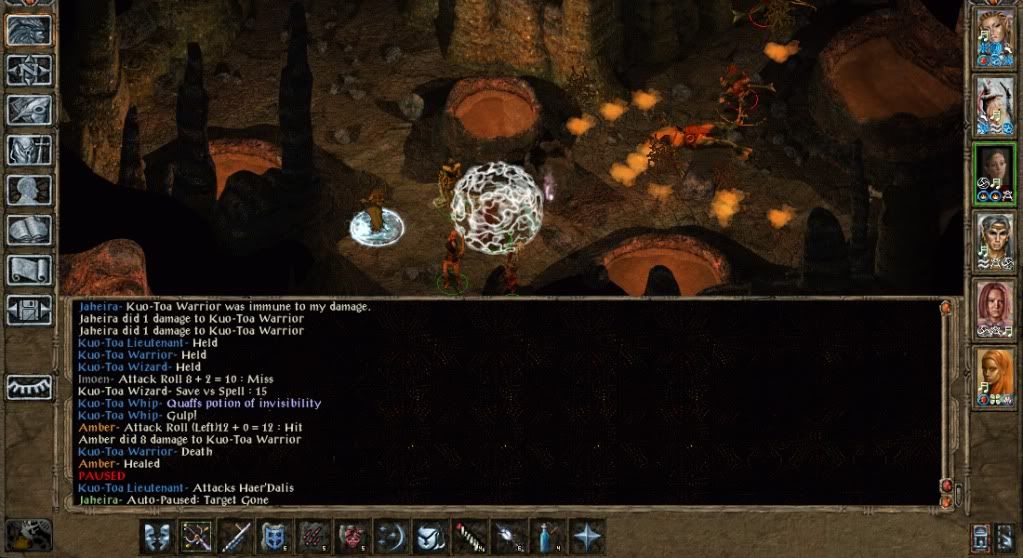
Task: Select the green-bordered dark-haired woman portrait
Action: (994, 174)
